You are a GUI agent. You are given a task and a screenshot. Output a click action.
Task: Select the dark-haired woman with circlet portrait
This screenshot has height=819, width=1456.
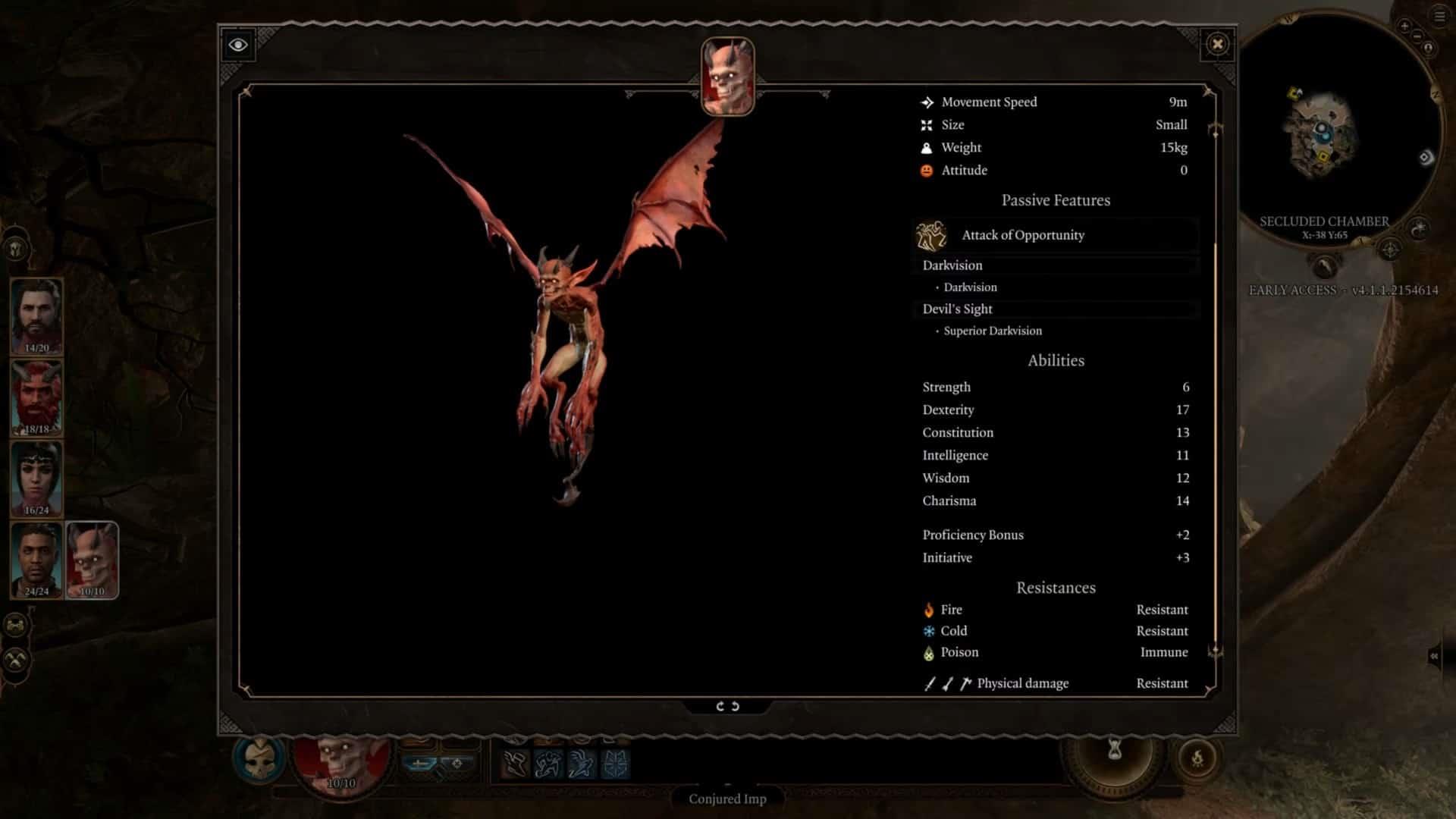[36, 478]
